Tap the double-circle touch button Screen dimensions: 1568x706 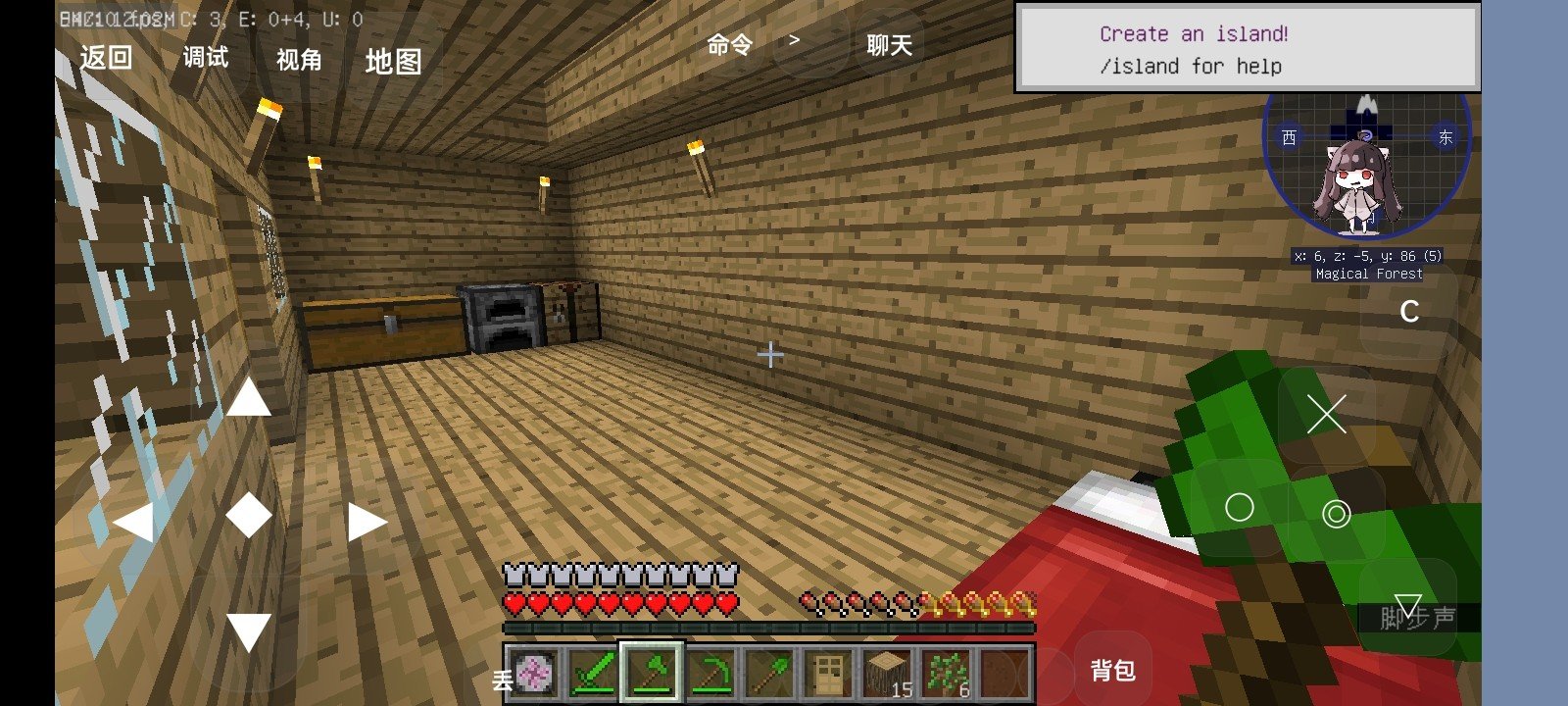pos(1336,513)
